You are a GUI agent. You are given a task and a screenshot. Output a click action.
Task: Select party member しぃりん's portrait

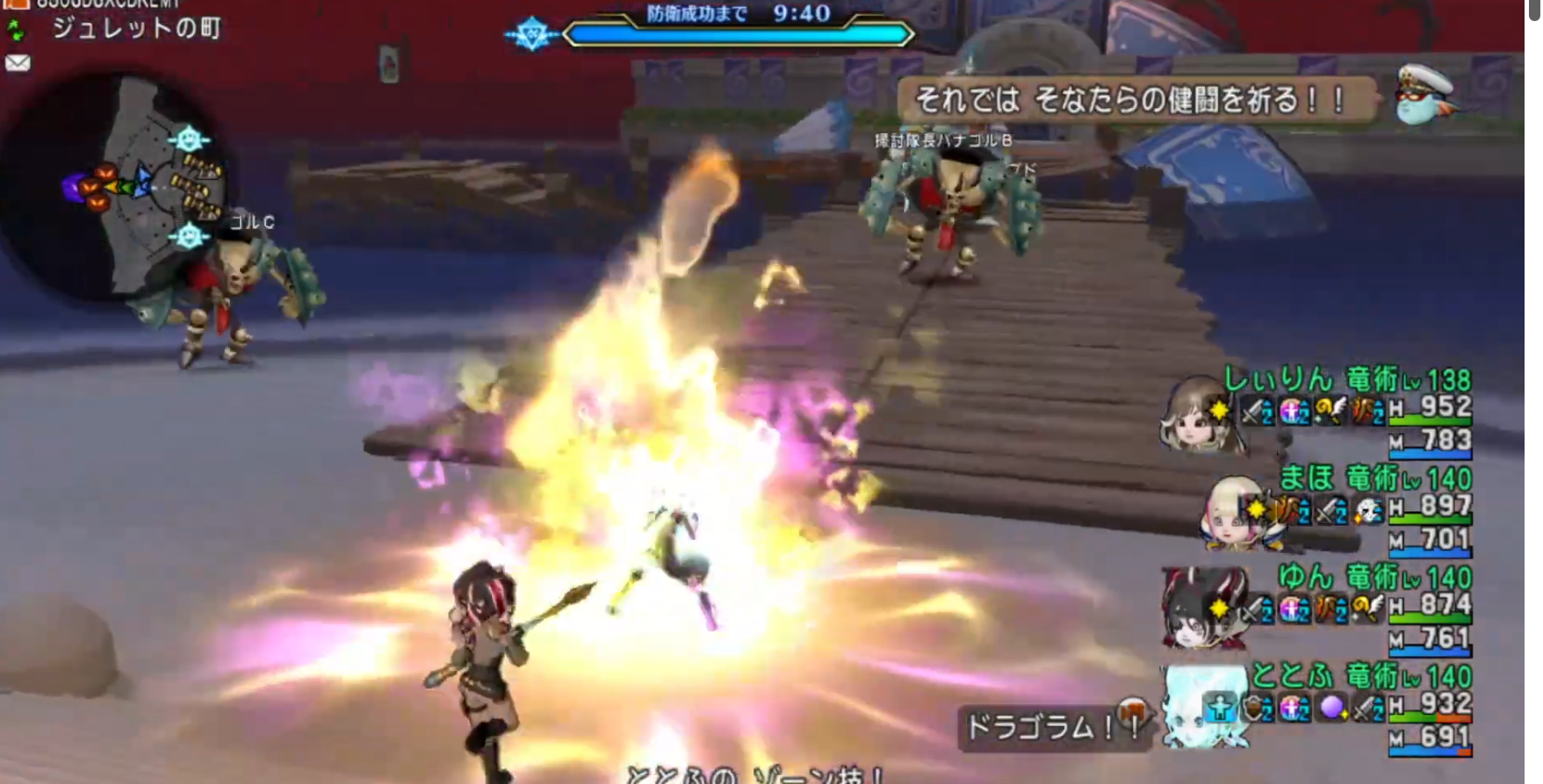(x=1196, y=413)
